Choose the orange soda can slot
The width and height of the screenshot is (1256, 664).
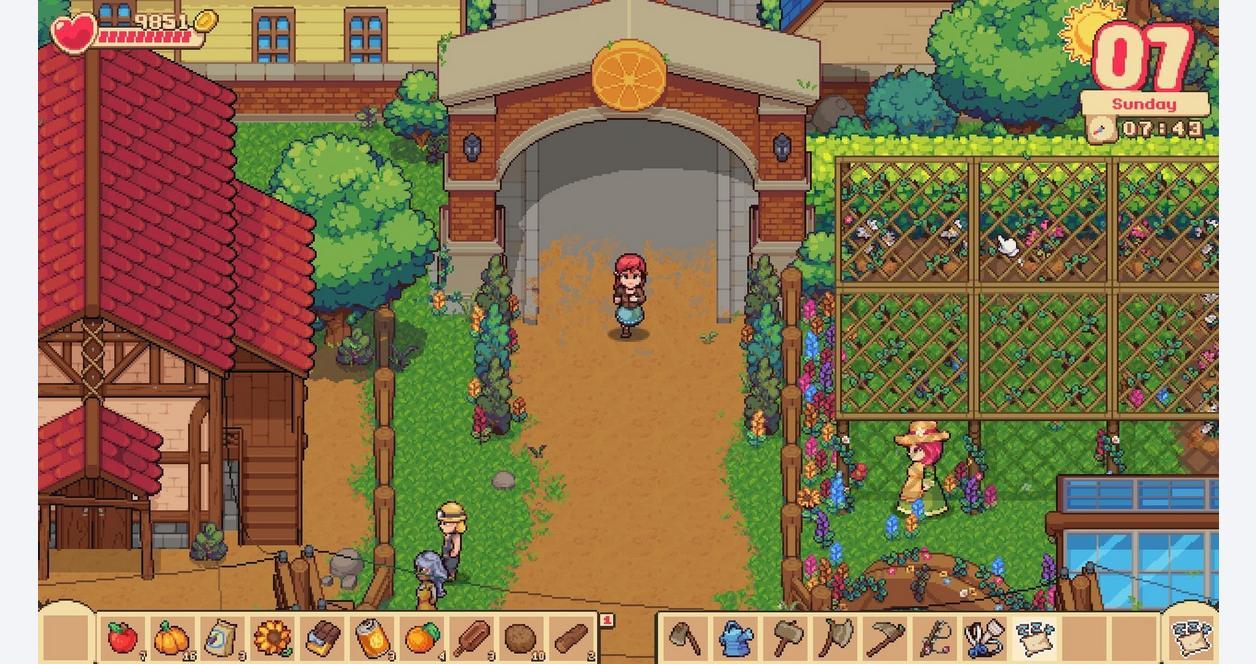pyautogui.click(x=371, y=637)
